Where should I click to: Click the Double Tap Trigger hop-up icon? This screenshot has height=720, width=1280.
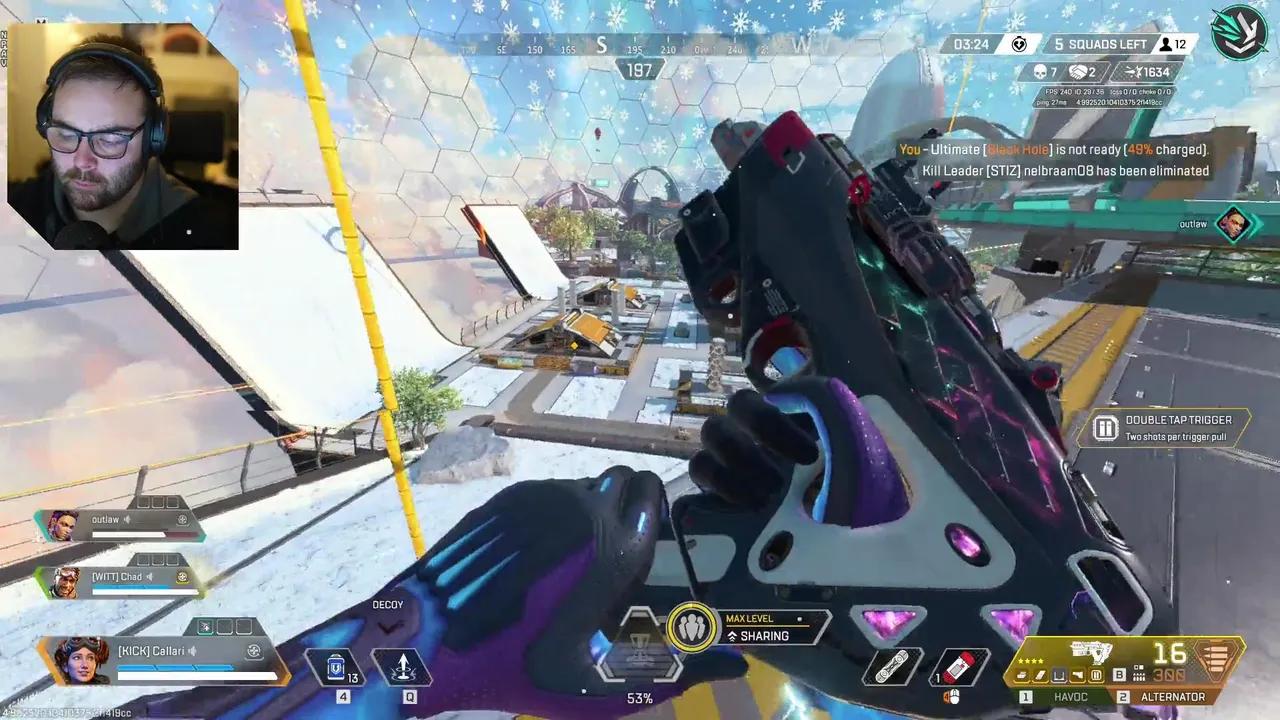click(1106, 427)
